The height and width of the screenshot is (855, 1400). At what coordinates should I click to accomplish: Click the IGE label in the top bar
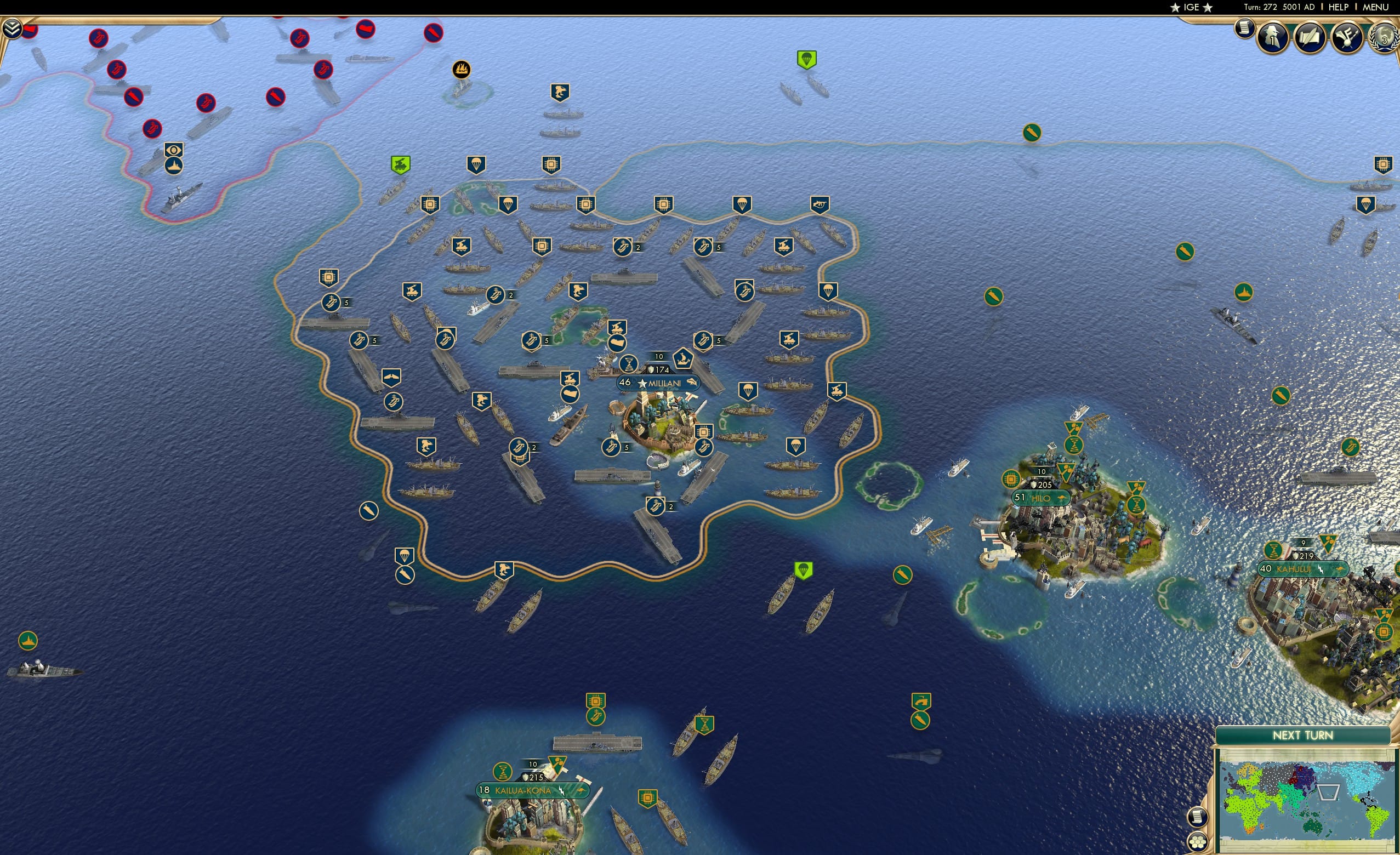(1191, 7)
